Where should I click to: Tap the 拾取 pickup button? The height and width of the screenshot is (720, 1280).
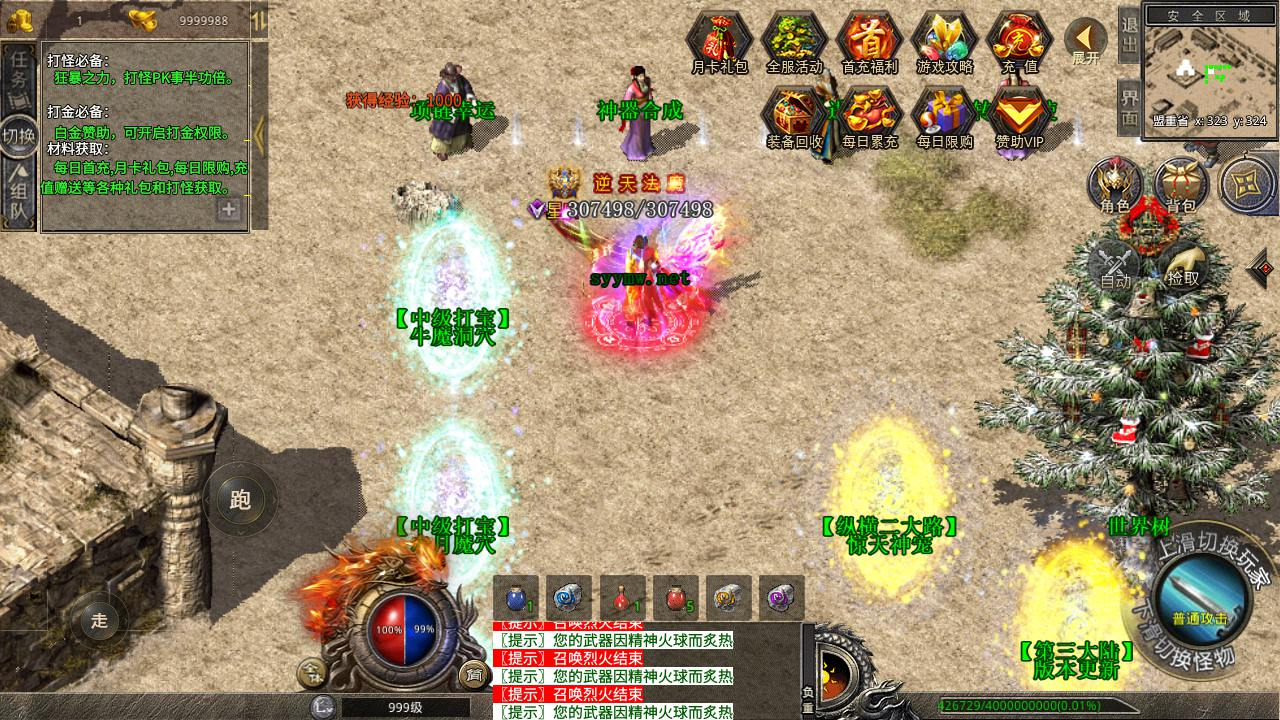click(1182, 264)
